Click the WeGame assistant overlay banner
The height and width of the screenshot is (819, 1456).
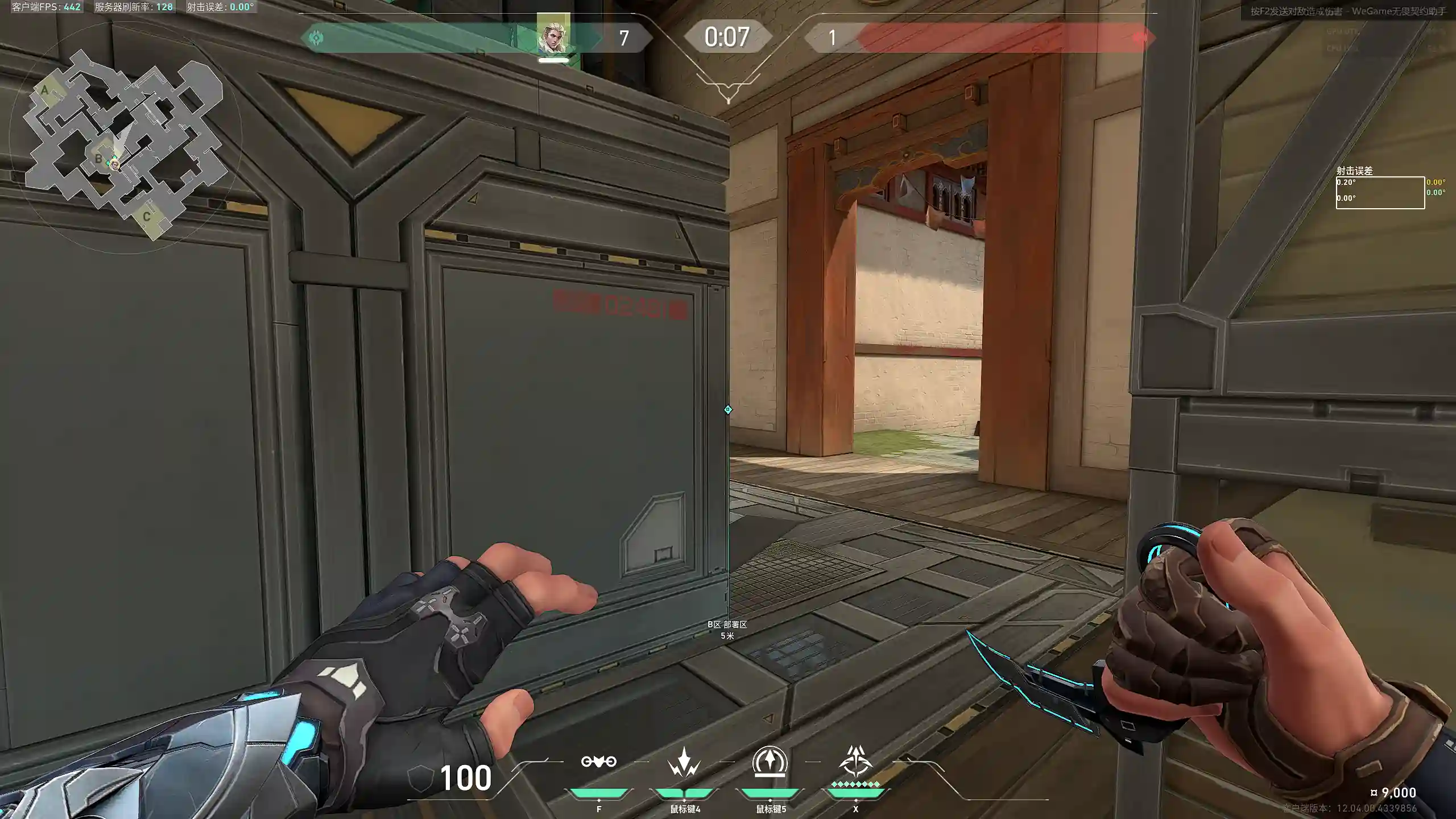coord(1348,11)
